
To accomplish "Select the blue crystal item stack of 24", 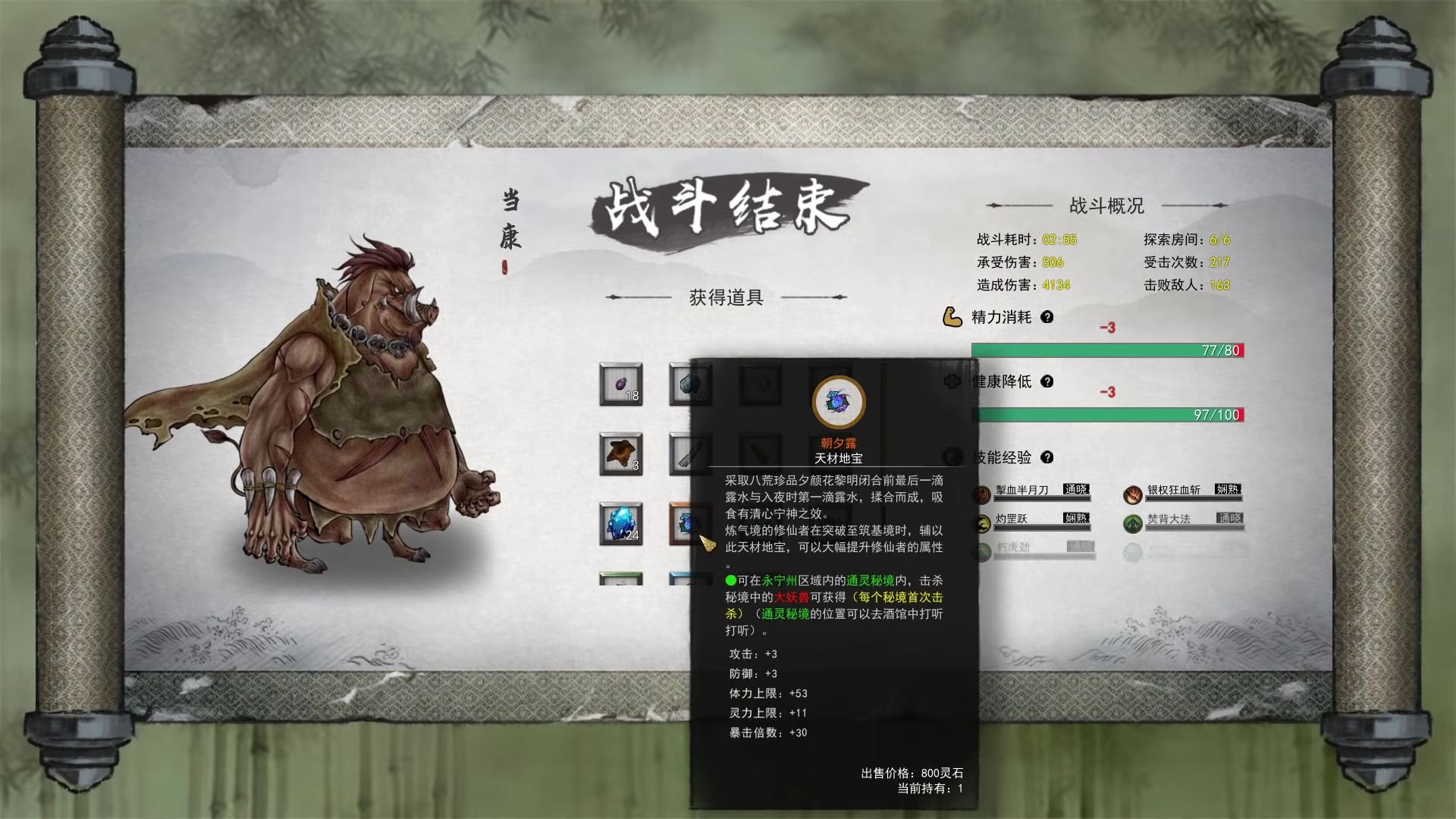I will (x=620, y=523).
